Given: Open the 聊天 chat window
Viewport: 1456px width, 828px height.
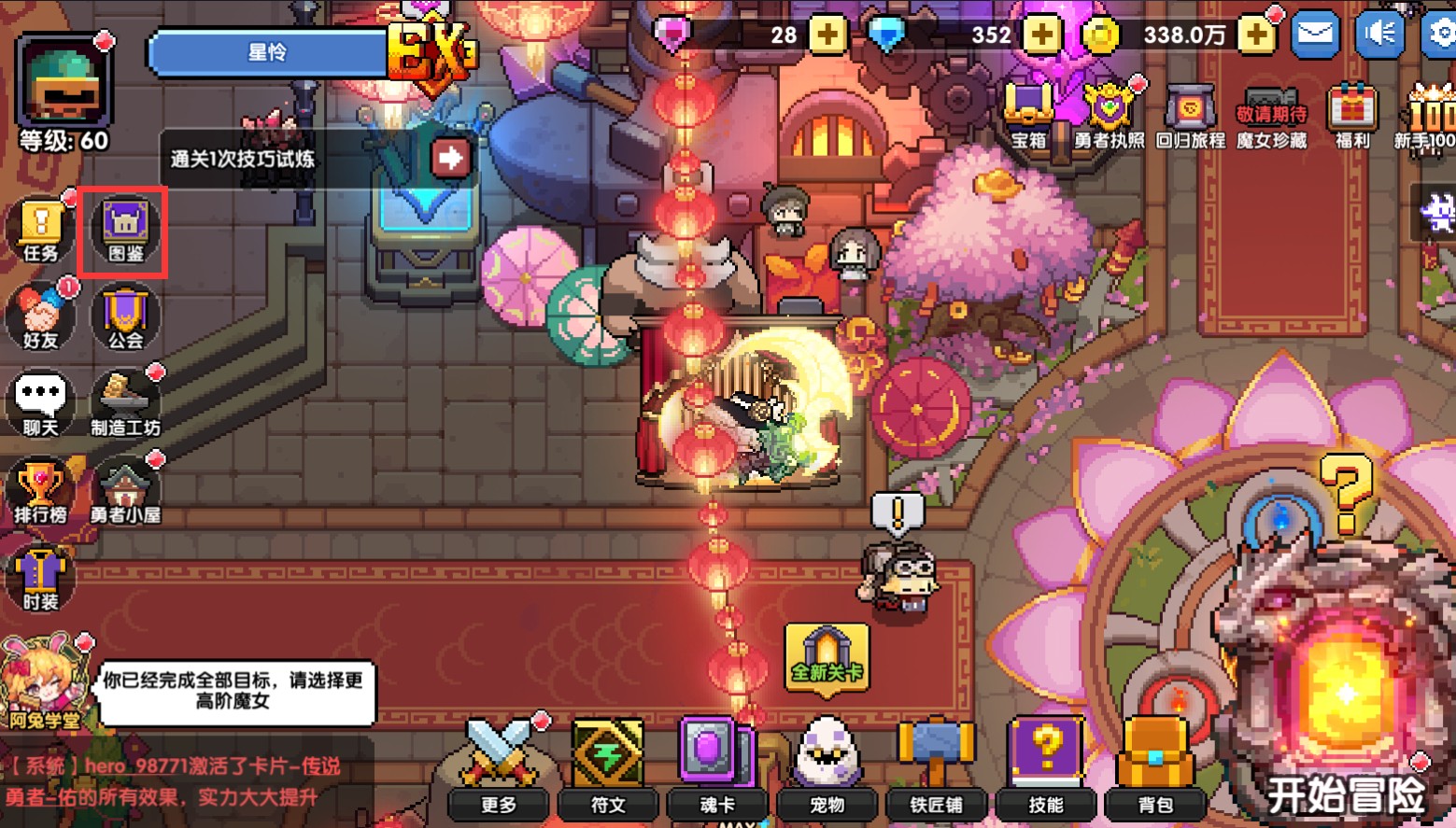Looking at the screenshot, I should 40,404.
